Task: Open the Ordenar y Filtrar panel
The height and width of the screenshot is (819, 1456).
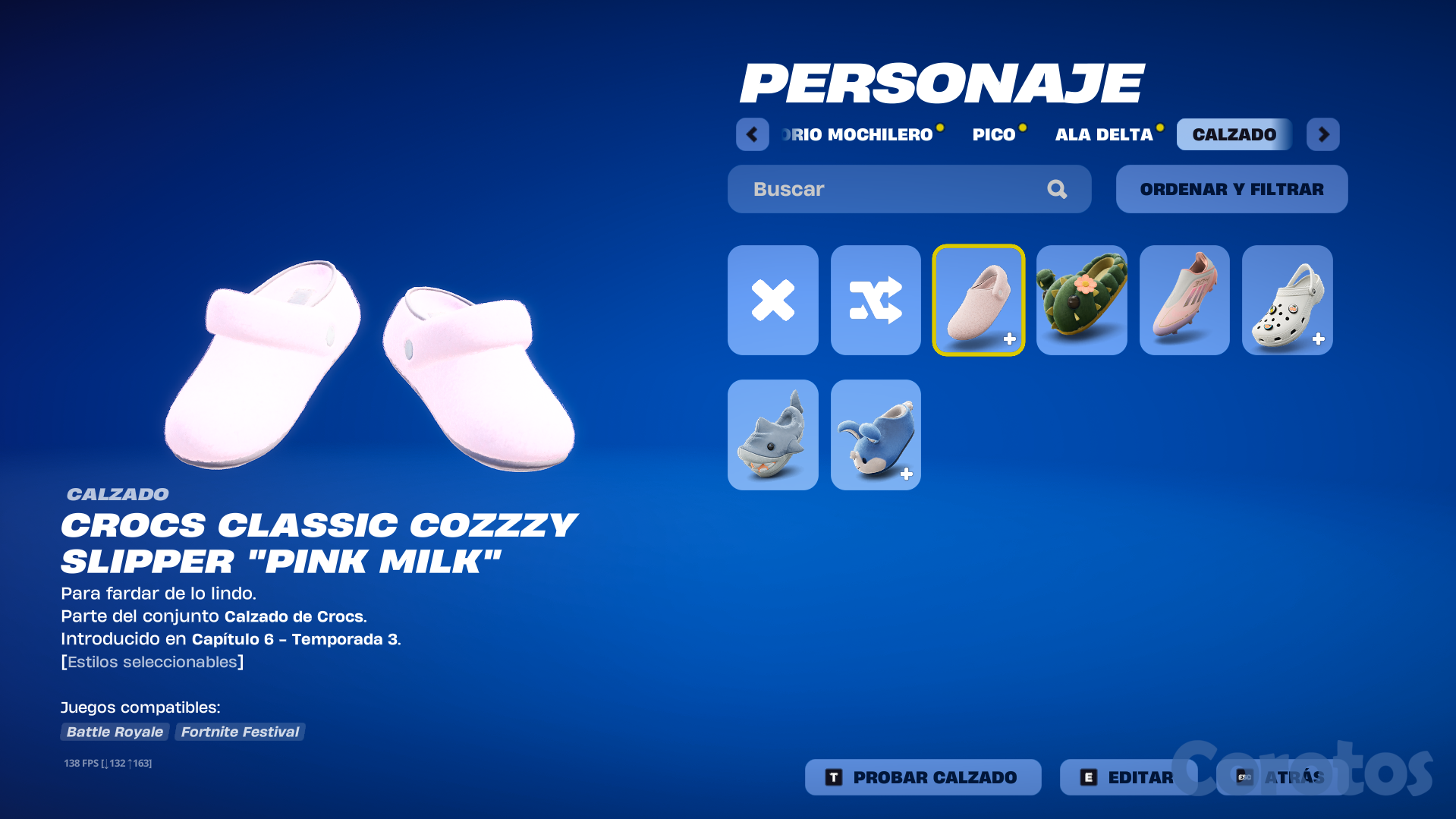Action: tap(1231, 189)
